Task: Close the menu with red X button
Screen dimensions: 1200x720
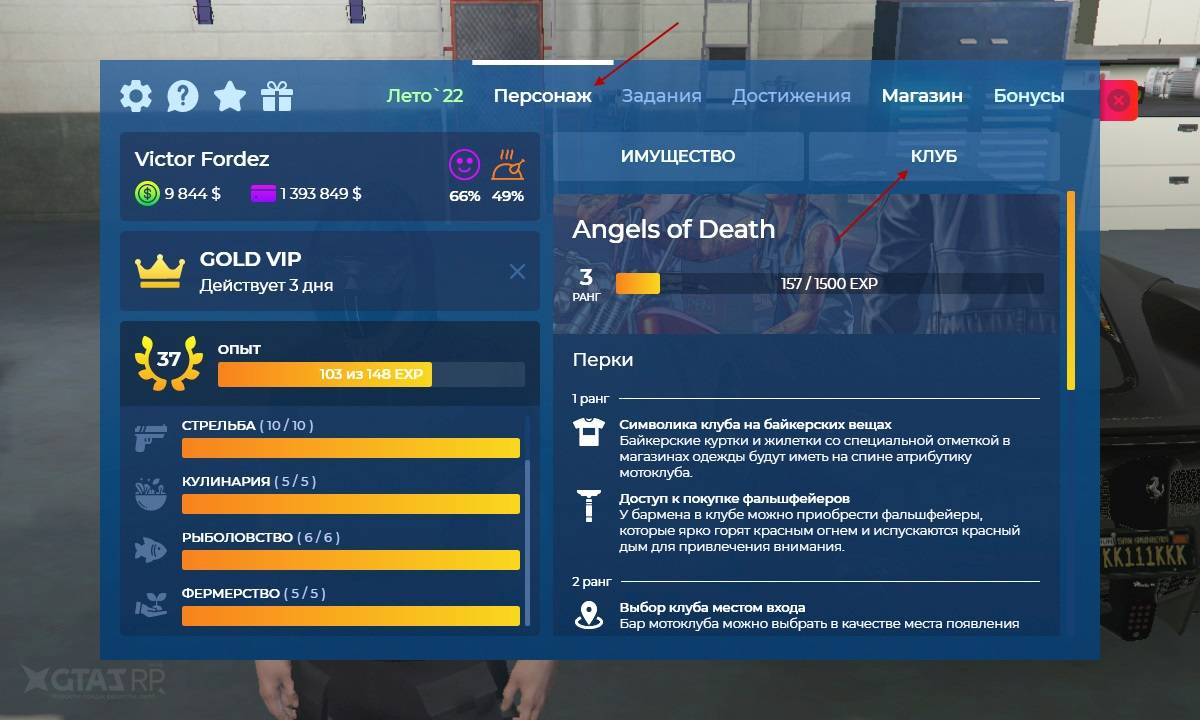Action: point(1119,100)
